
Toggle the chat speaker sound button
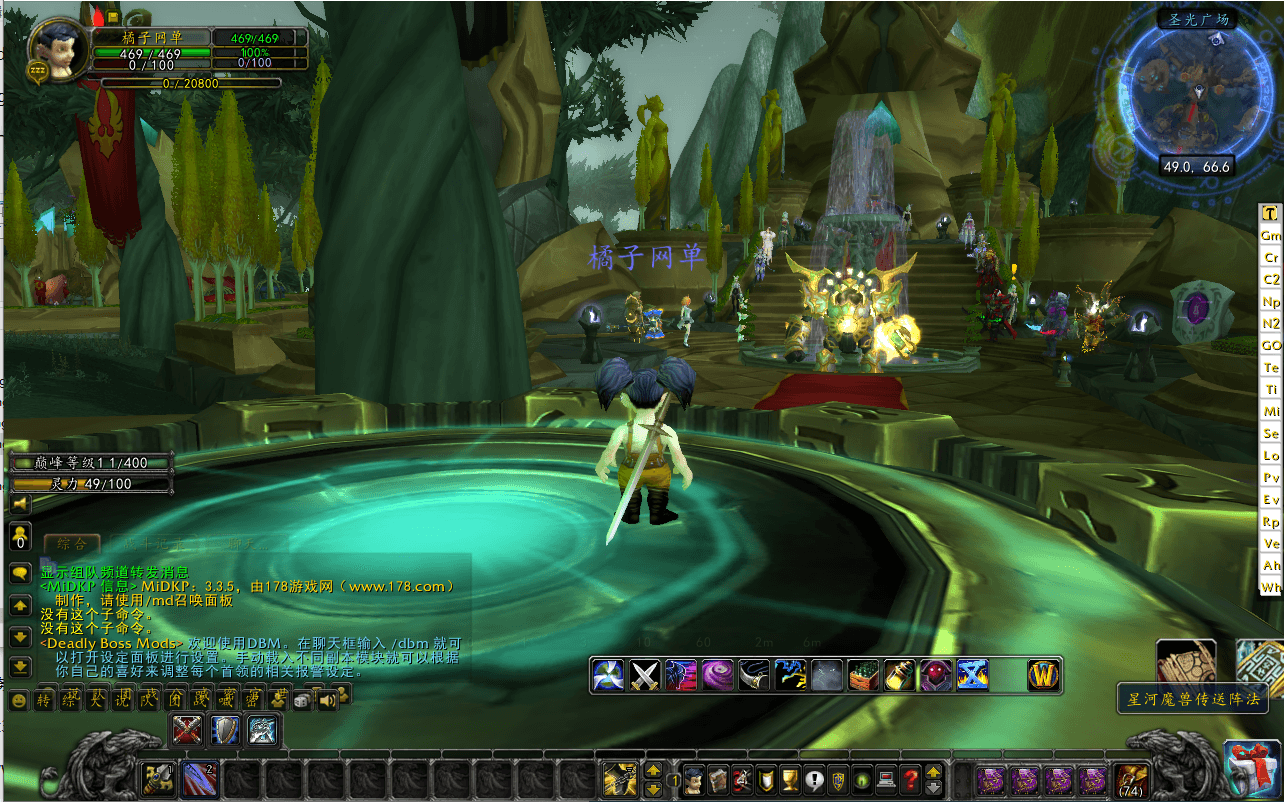(x=328, y=701)
